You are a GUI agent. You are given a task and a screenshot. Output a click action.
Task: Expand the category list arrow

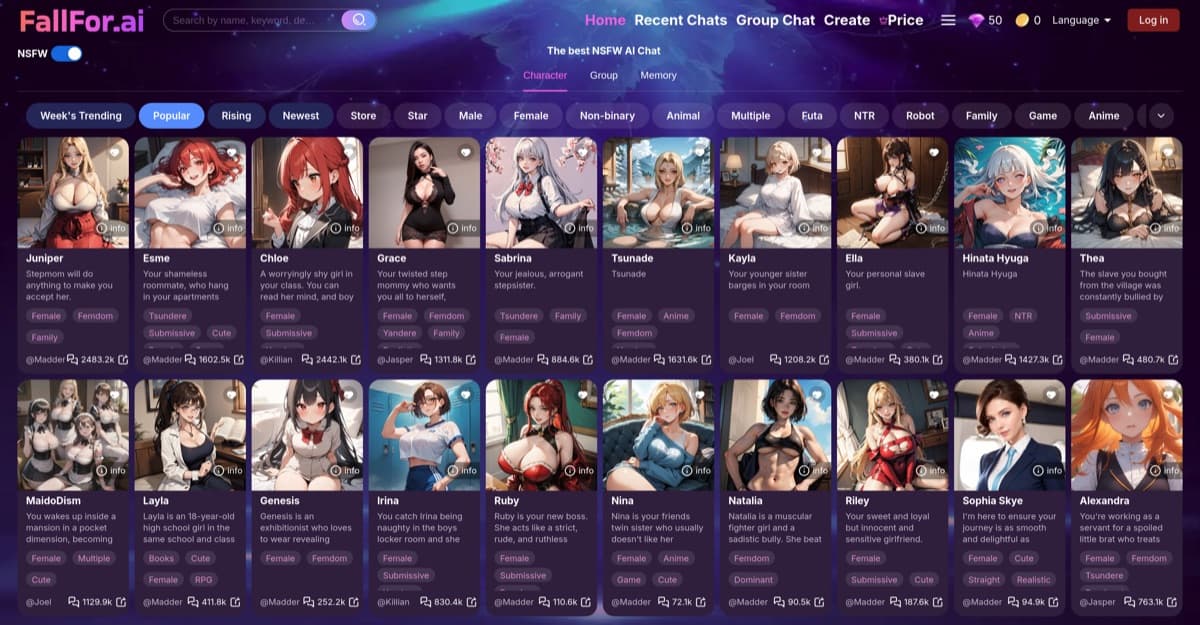[1161, 116]
